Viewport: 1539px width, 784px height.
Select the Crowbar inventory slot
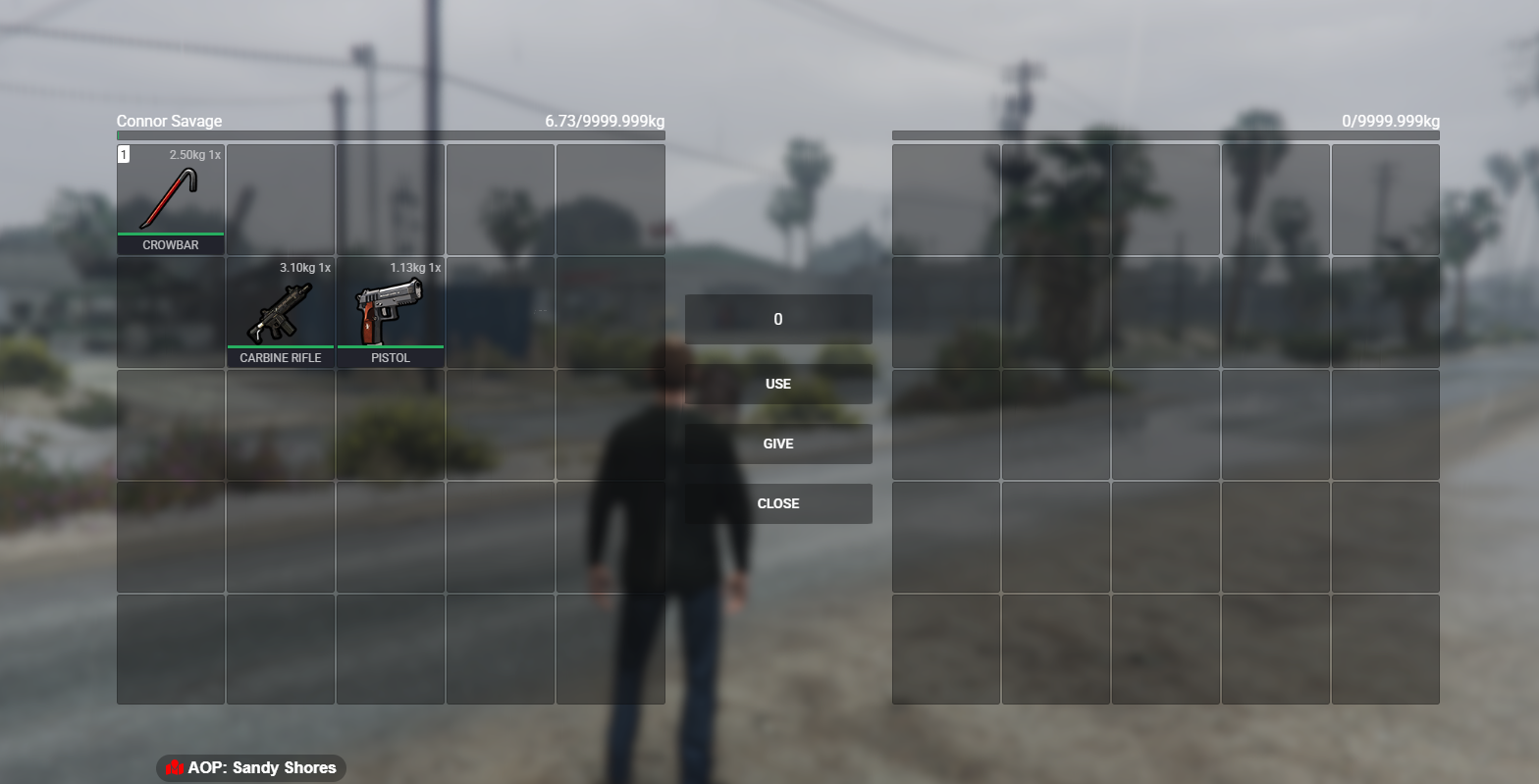pos(171,199)
